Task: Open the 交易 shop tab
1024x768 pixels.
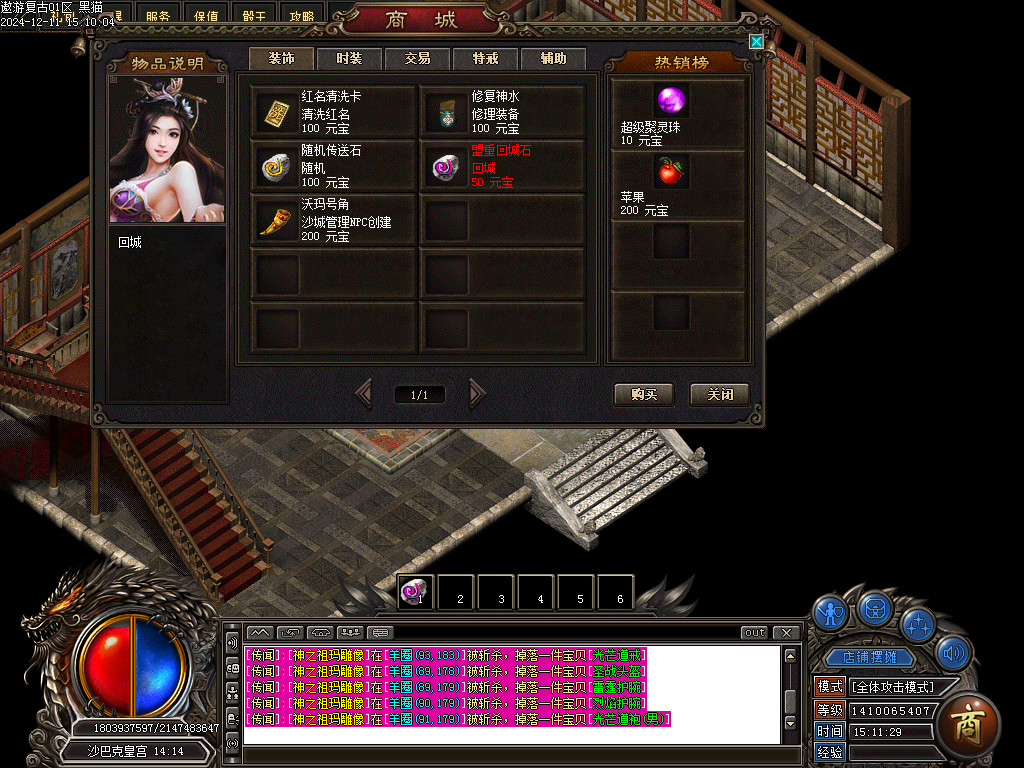Action: (417, 59)
